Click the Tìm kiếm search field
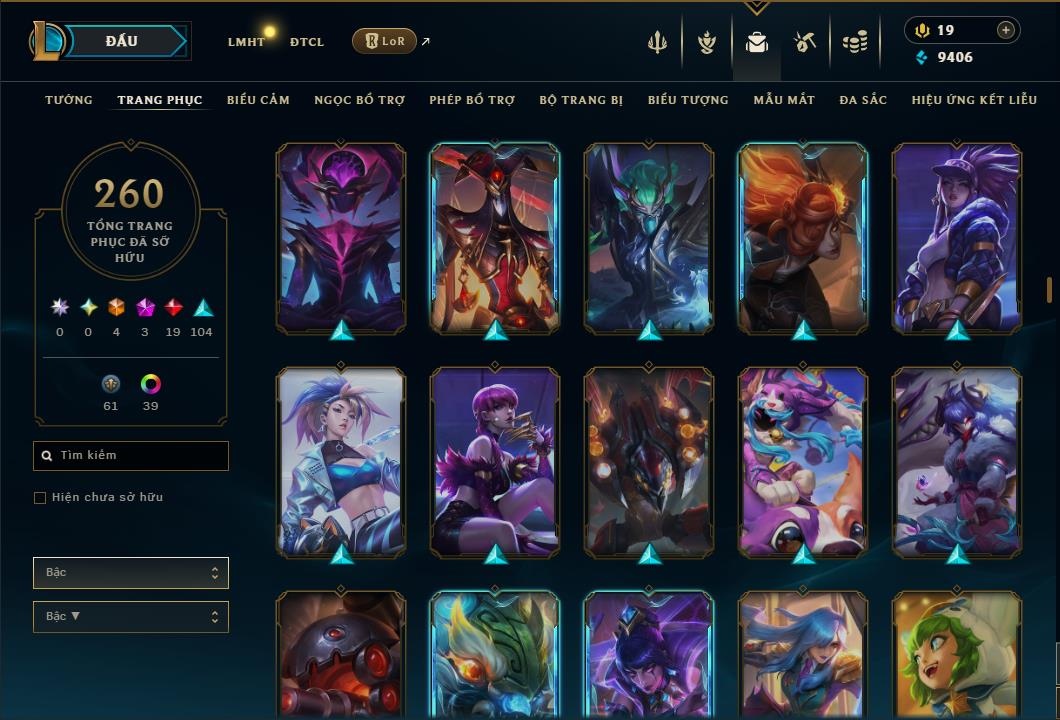1060x720 pixels. 131,456
